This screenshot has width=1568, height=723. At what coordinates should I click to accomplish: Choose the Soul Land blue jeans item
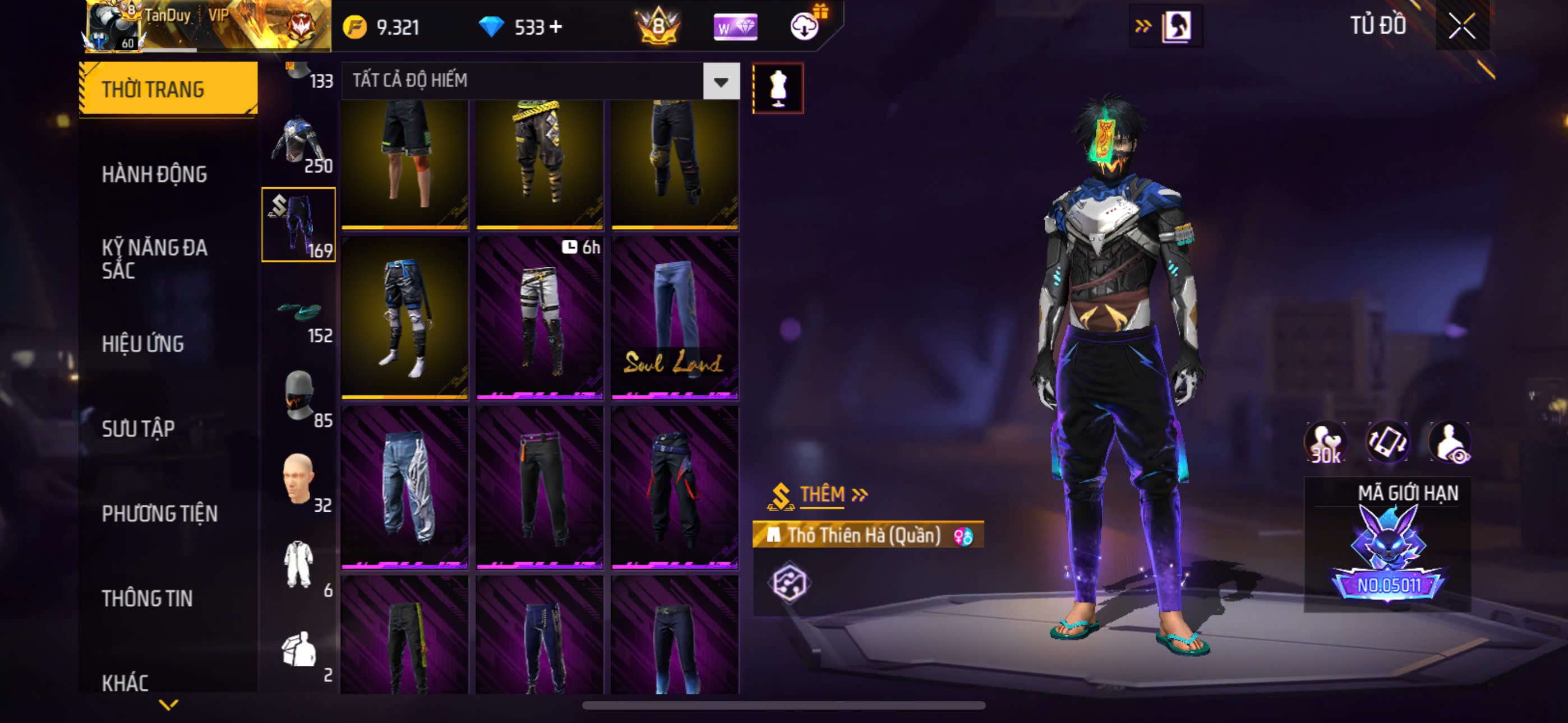point(675,318)
